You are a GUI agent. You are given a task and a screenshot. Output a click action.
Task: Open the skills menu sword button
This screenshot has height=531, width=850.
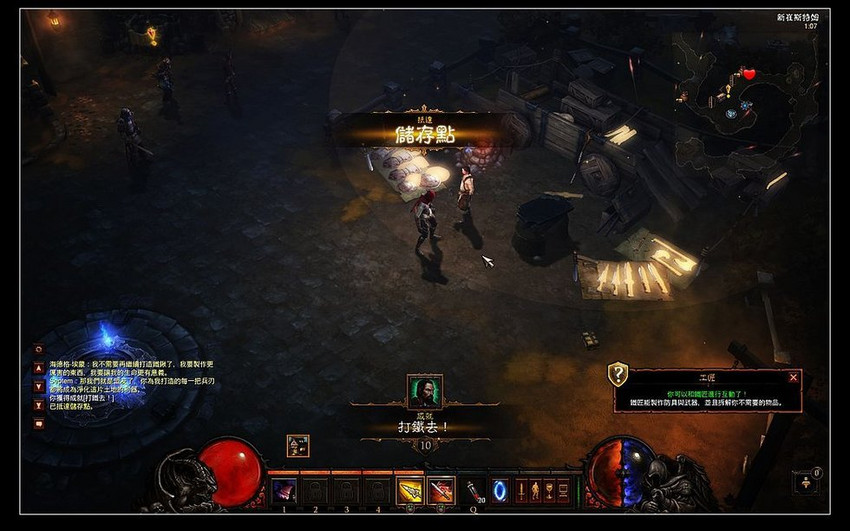[520, 491]
